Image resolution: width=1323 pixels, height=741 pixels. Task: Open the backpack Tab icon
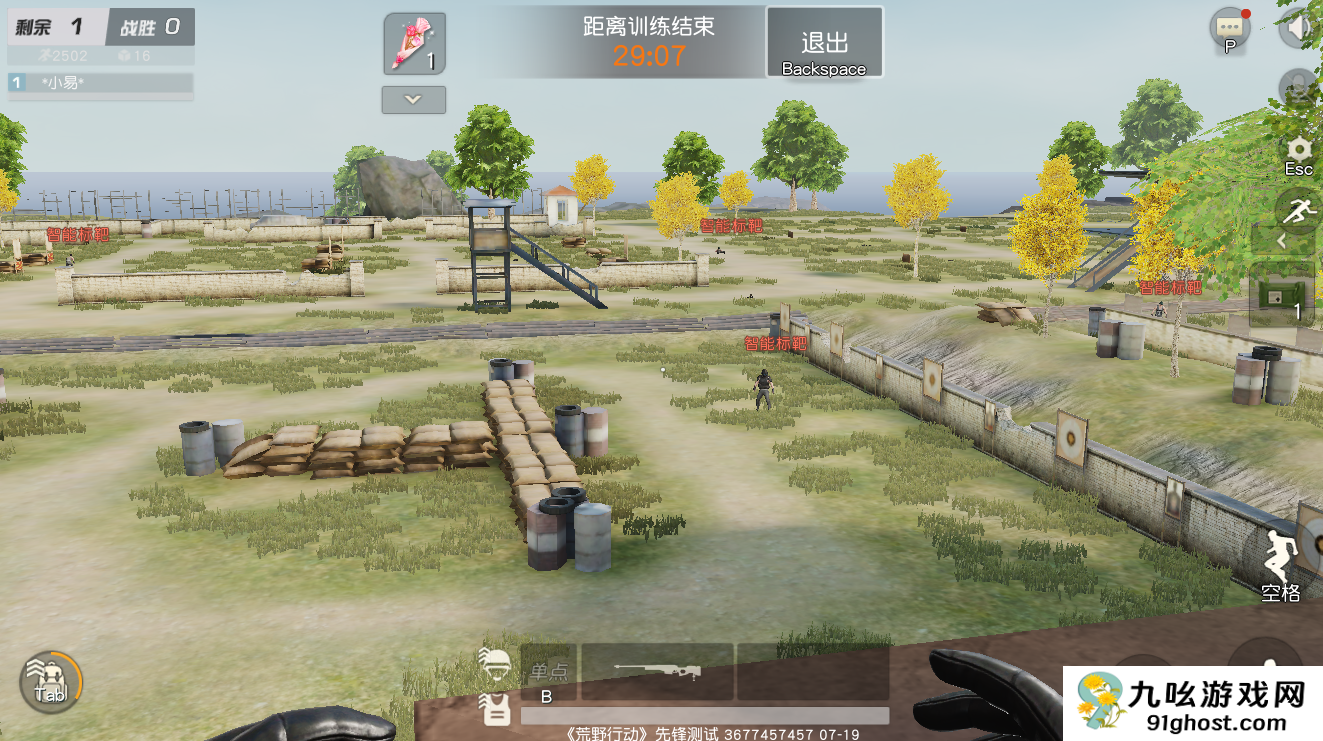[50, 682]
